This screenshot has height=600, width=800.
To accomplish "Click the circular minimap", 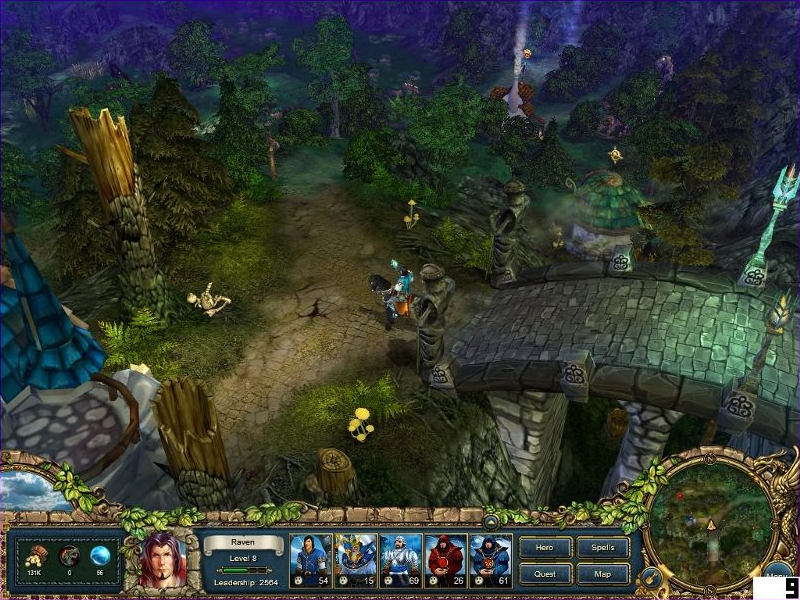I will click(x=709, y=525).
